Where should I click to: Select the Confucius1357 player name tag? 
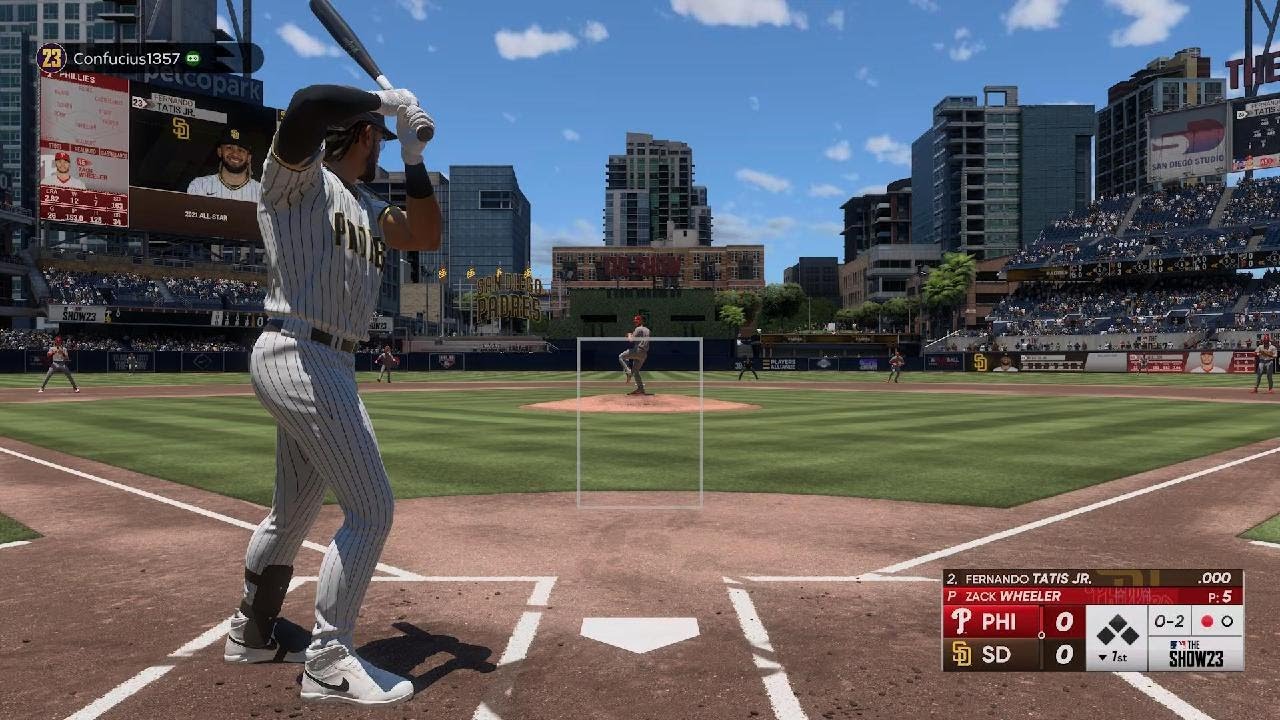coord(126,58)
